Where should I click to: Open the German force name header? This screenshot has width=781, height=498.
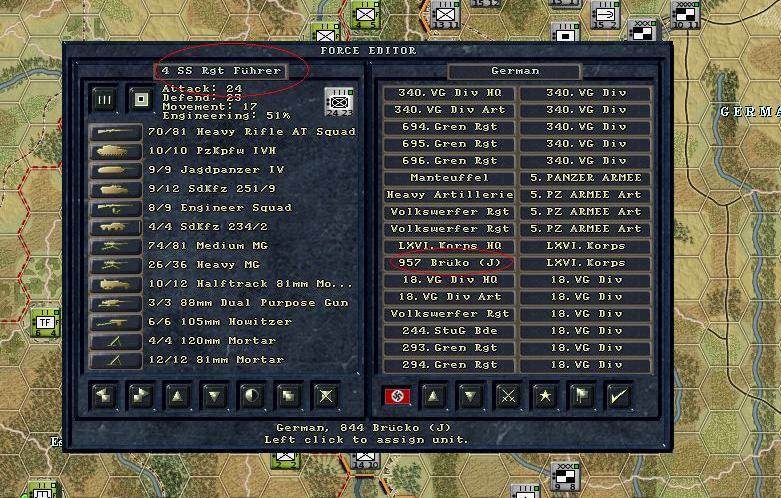coord(515,71)
